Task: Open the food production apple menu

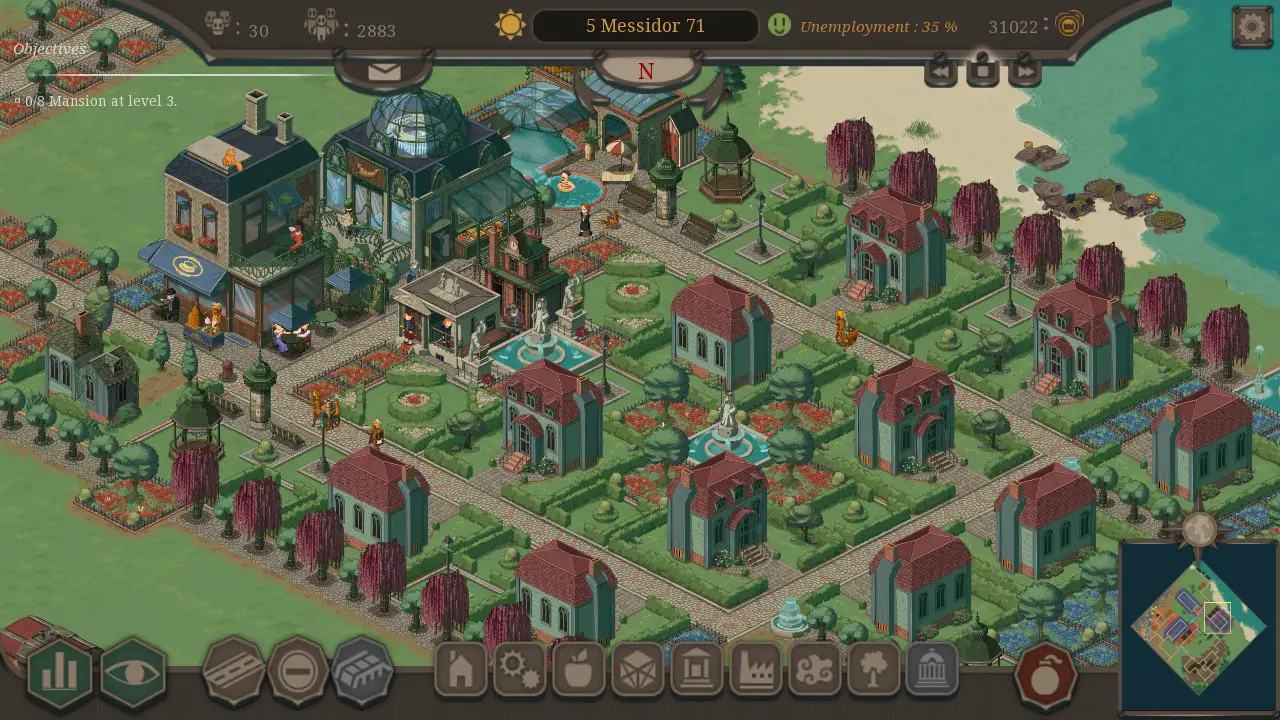Action: point(579,670)
